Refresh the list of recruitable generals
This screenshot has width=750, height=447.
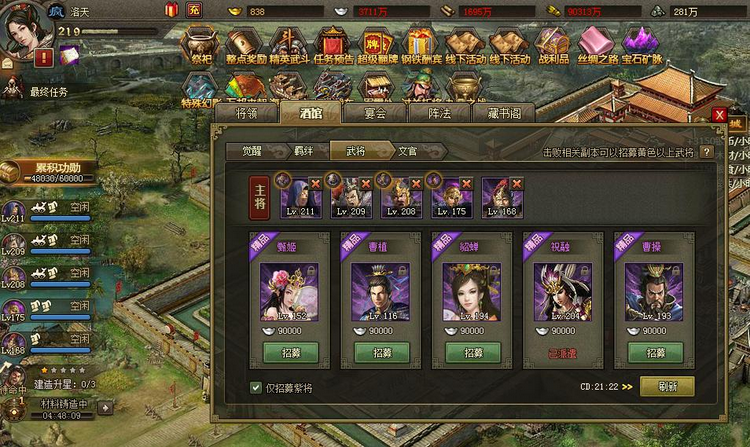point(667,386)
